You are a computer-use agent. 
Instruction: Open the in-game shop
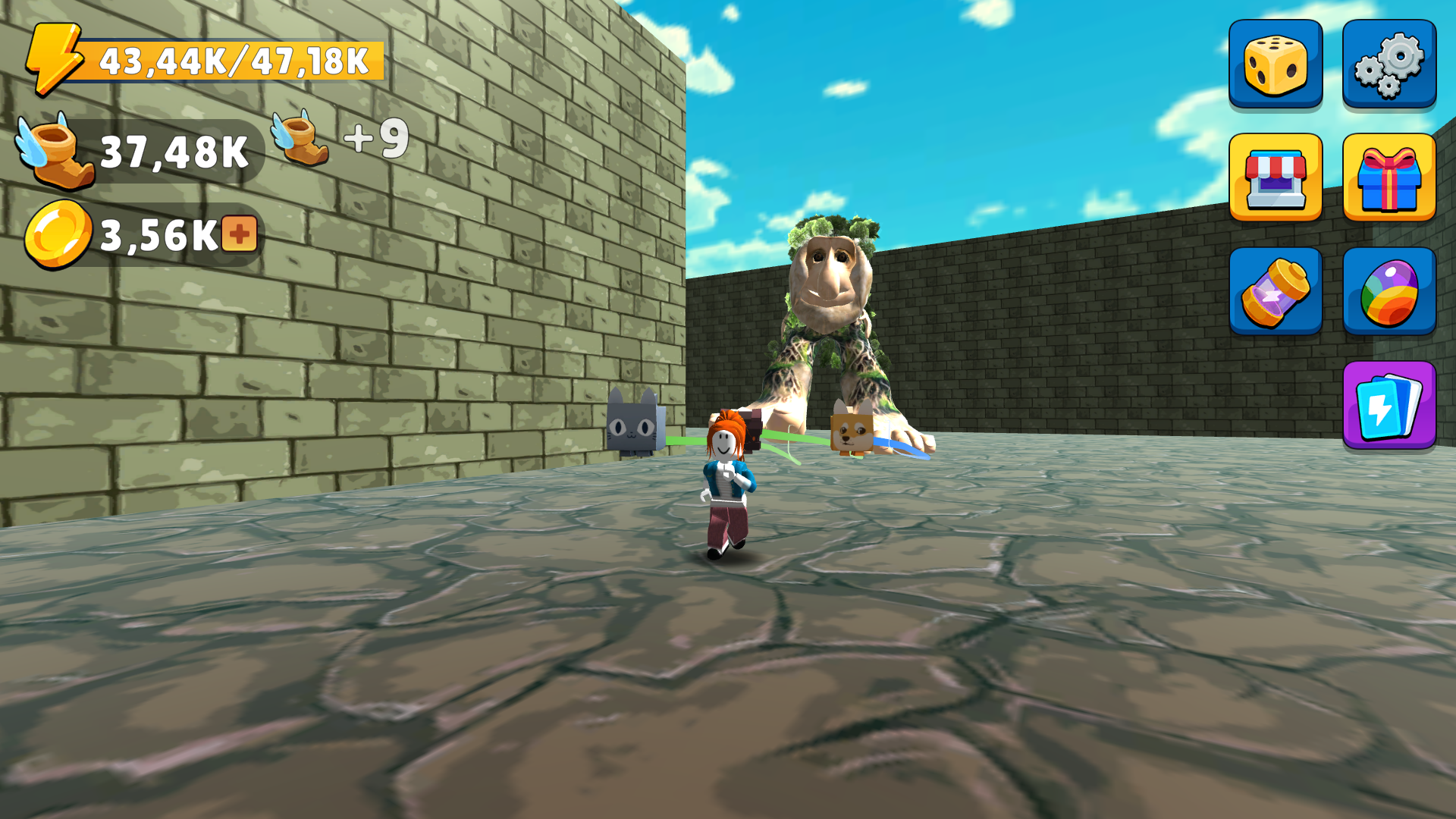tap(1276, 178)
